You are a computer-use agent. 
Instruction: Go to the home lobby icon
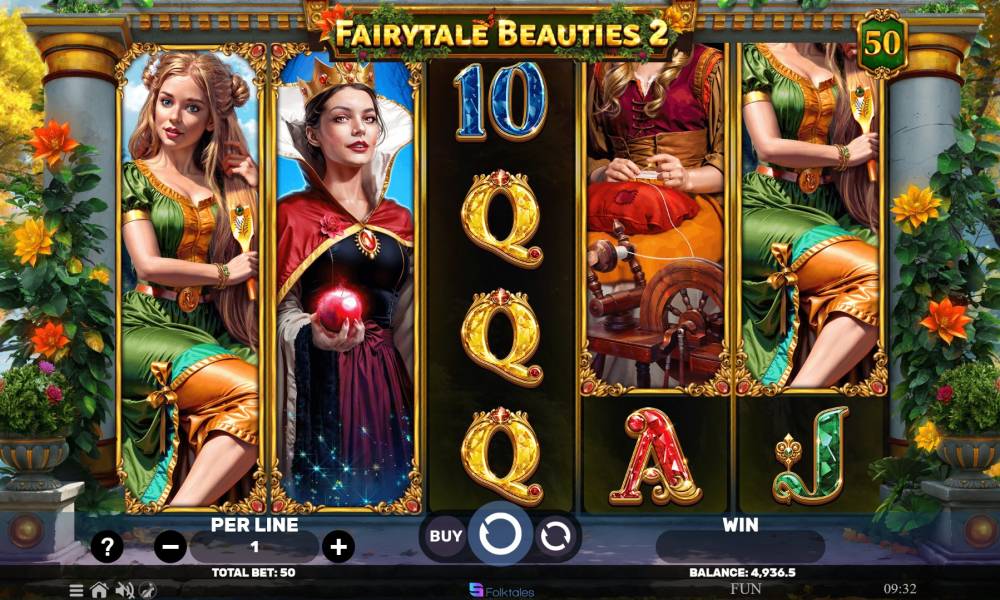99,590
